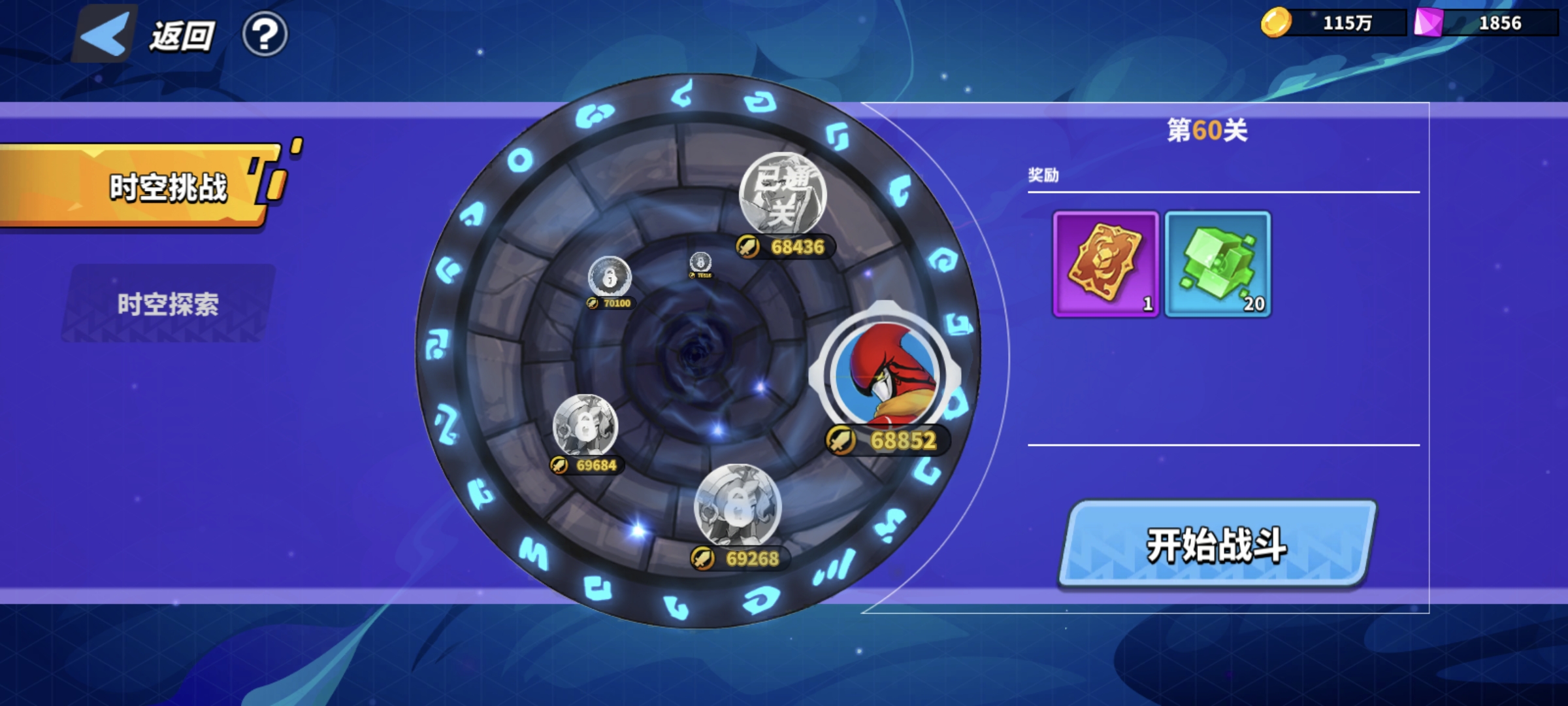Tap the pink gem currency icon
This screenshot has height=706, width=1568.
pos(1428,23)
